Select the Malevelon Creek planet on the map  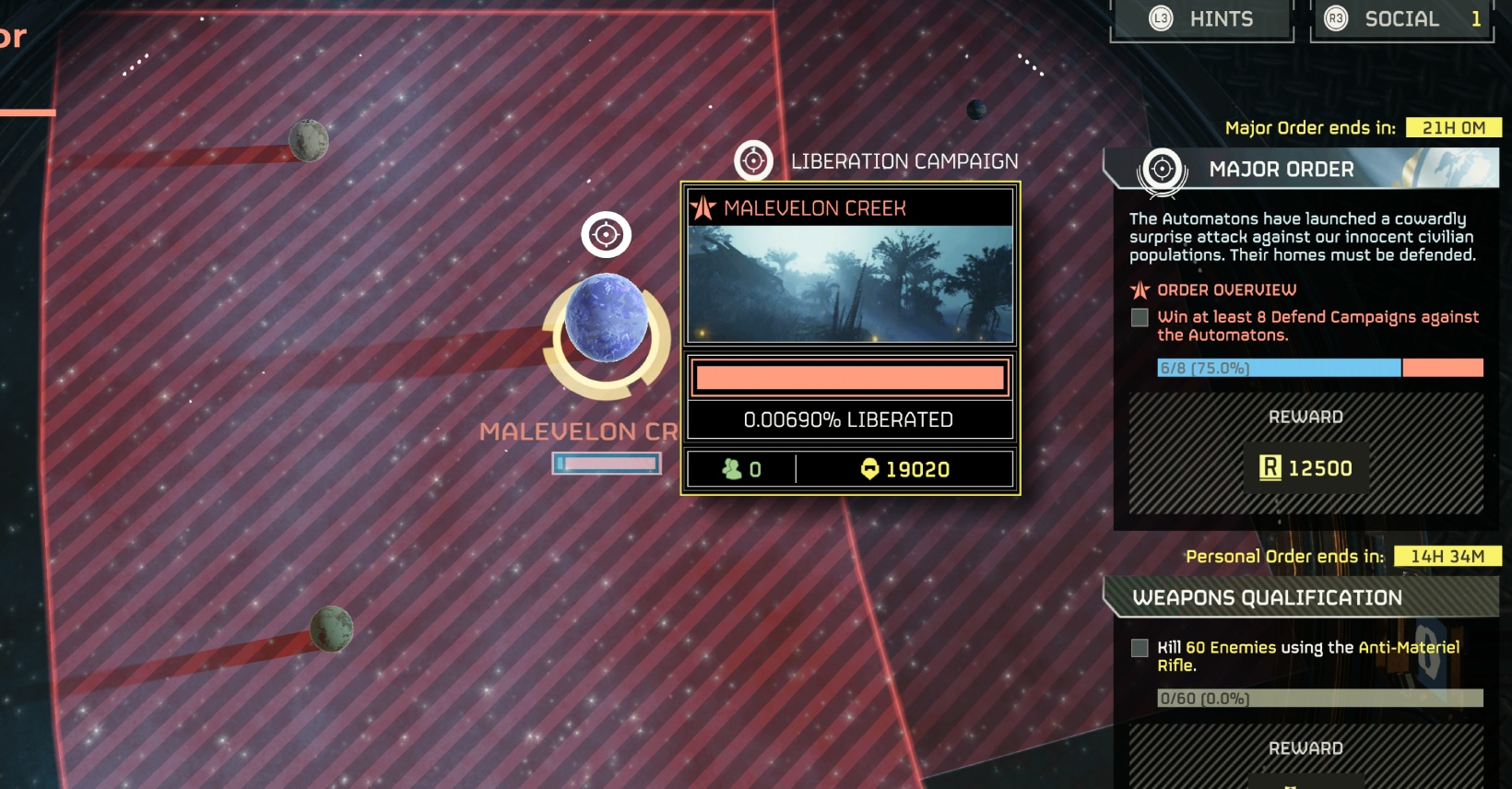point(606,319)
